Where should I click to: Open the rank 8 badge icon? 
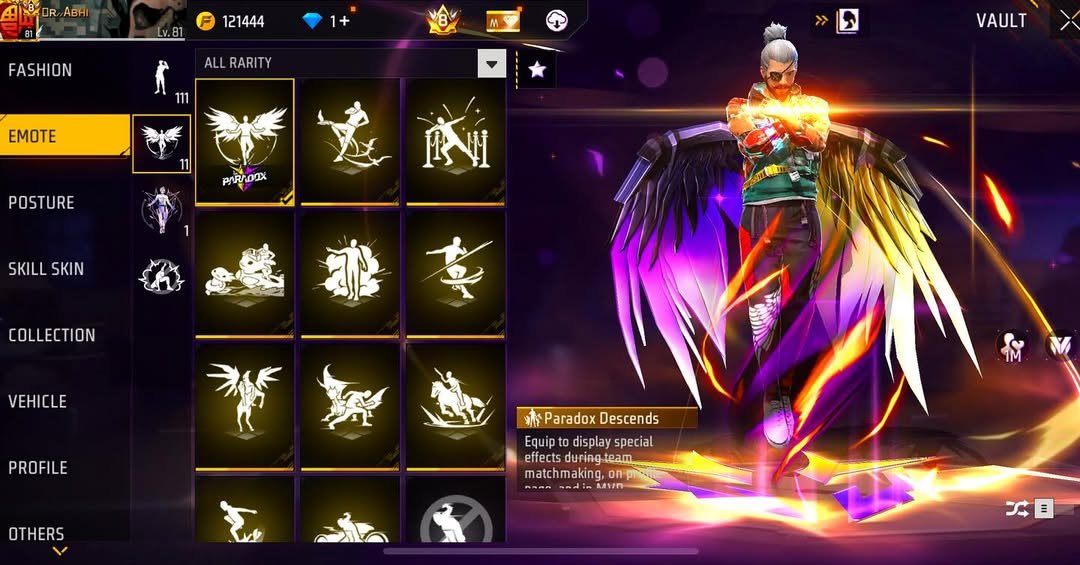point(443,20)
